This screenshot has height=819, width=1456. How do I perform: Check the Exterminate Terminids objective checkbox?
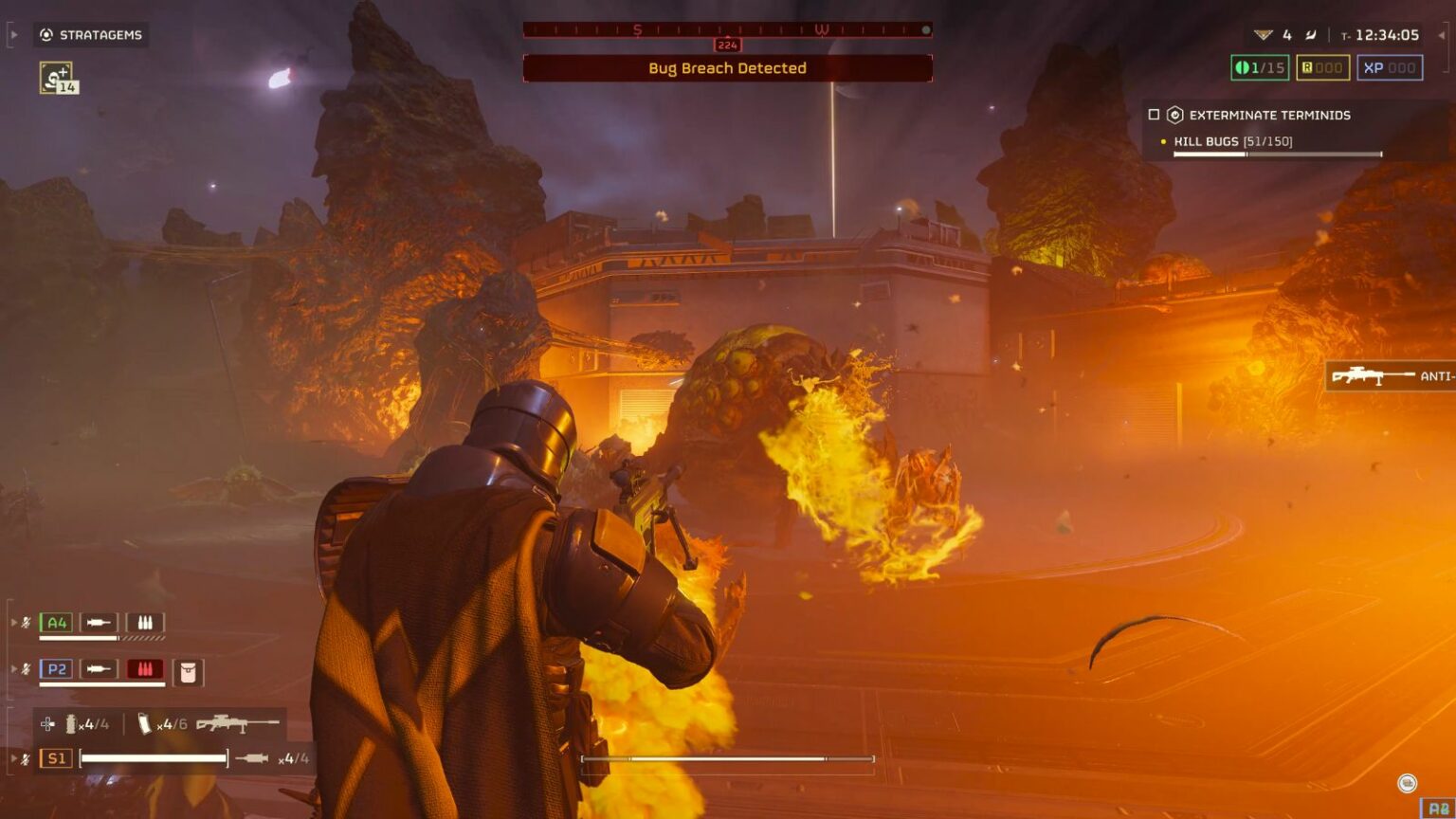(1154, 115)
